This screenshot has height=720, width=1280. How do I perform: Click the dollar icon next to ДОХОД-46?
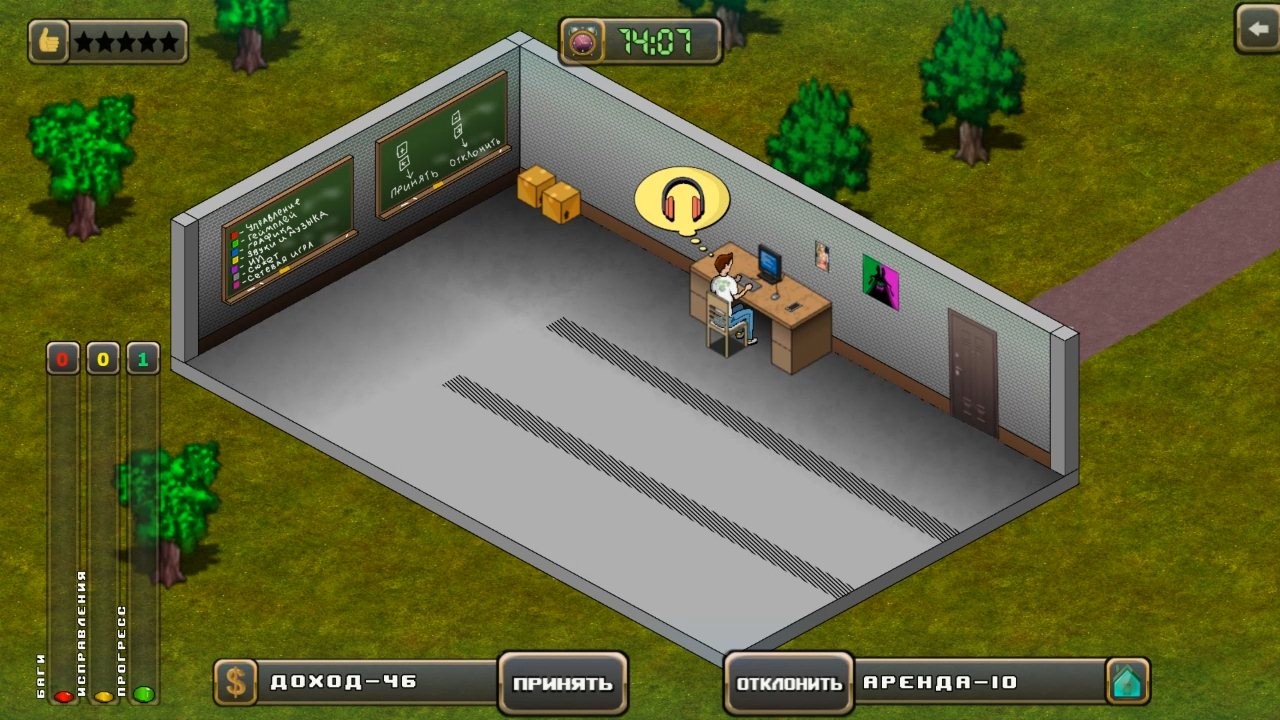pyautogui.click(x=237, y=683)
